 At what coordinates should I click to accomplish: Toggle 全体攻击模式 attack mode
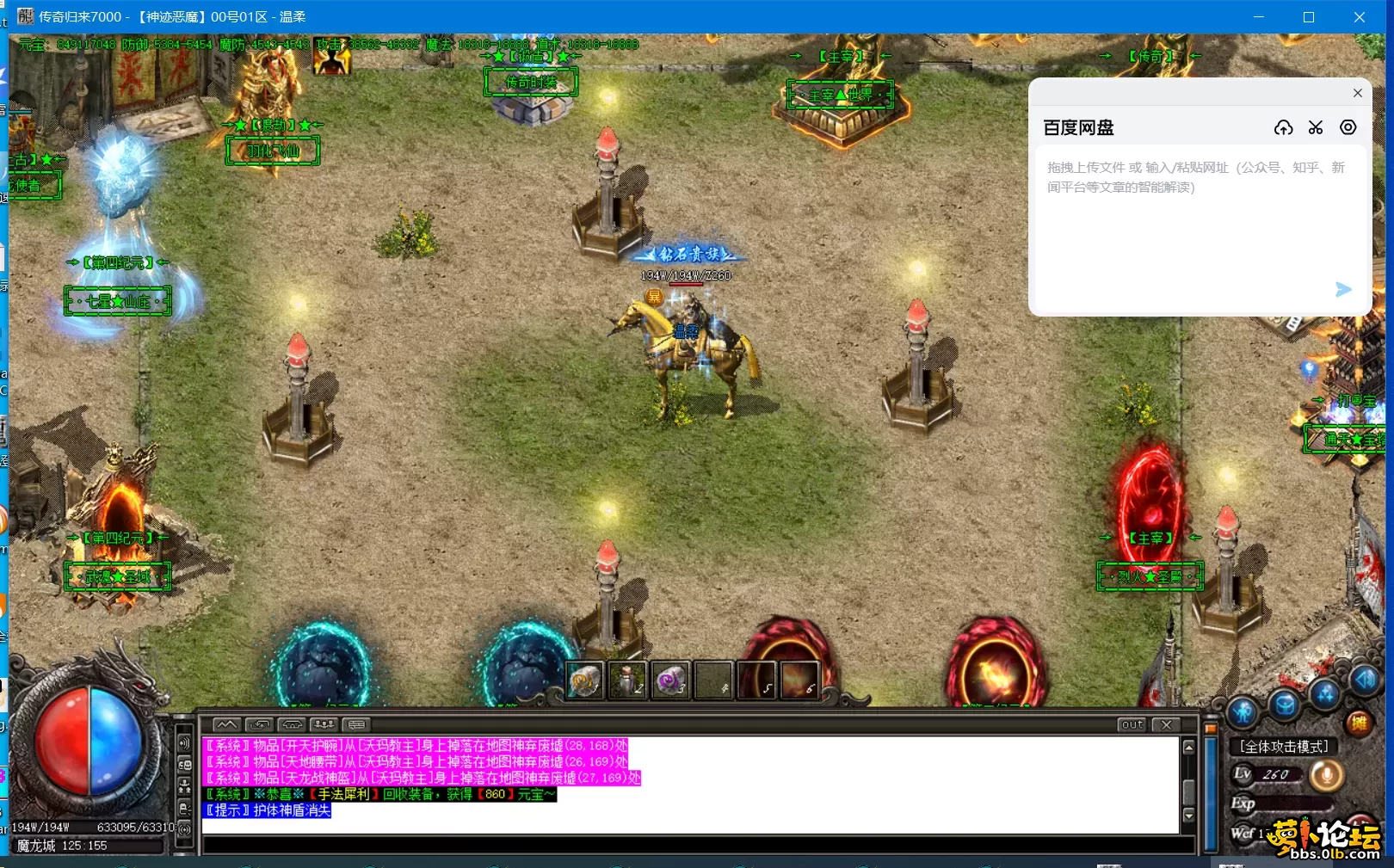(x=1284, y=746)
